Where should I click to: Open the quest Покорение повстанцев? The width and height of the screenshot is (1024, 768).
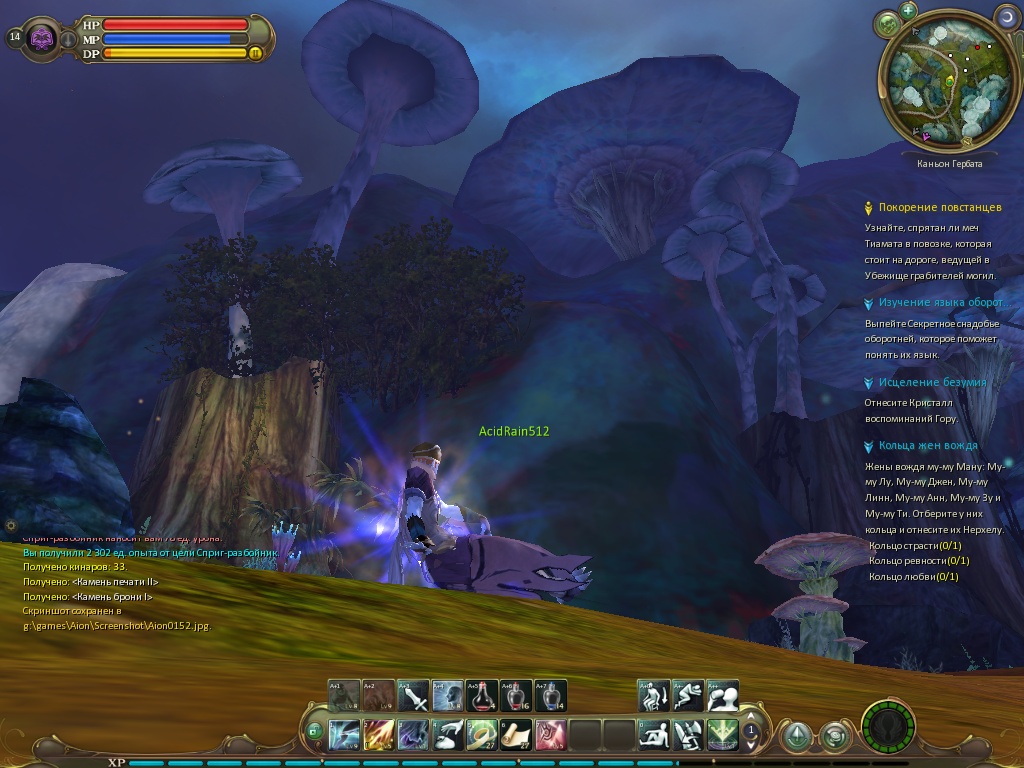(939, 207)
